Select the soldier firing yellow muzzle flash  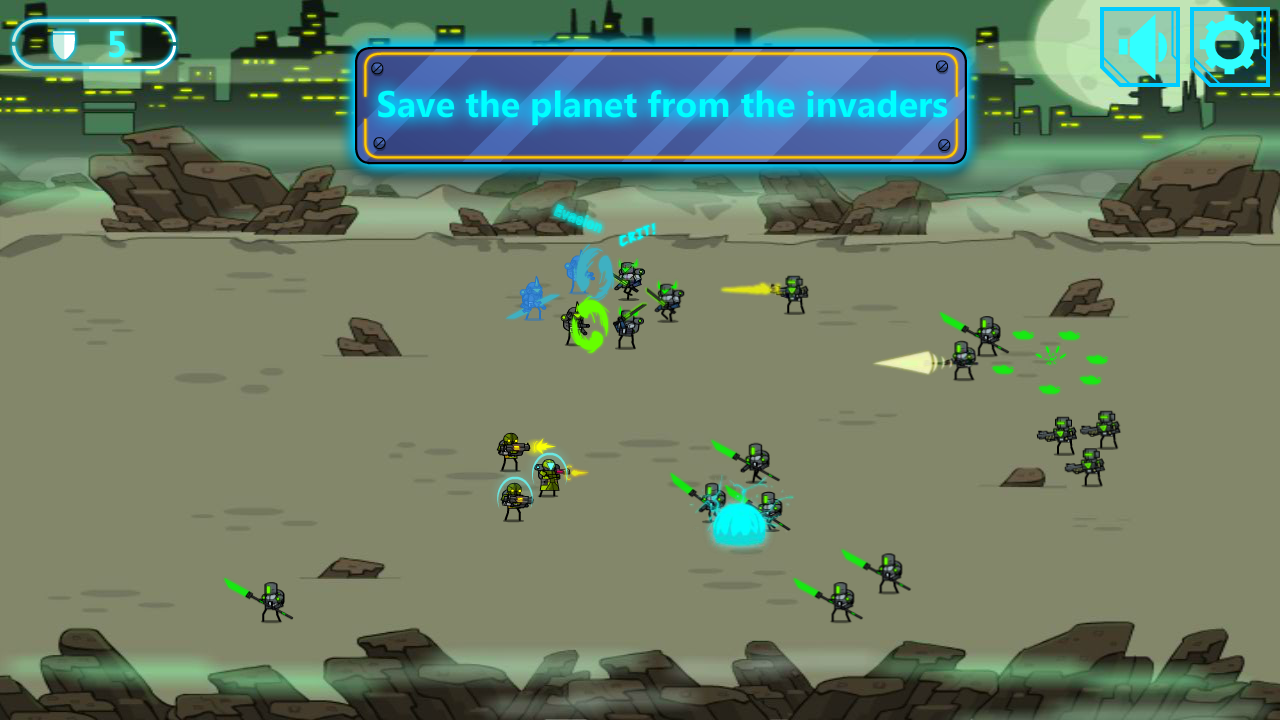[x=792, y=290]
